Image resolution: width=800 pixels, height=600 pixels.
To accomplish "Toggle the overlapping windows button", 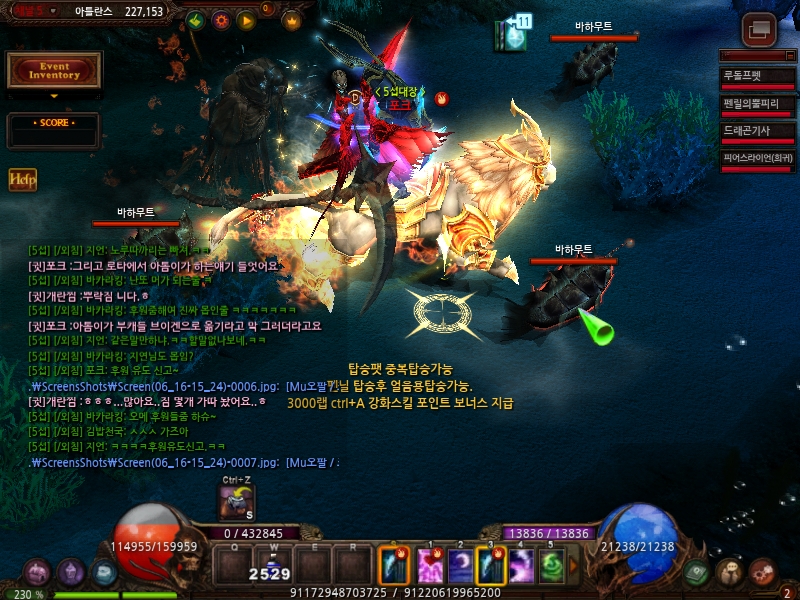I will pos(760,28).
